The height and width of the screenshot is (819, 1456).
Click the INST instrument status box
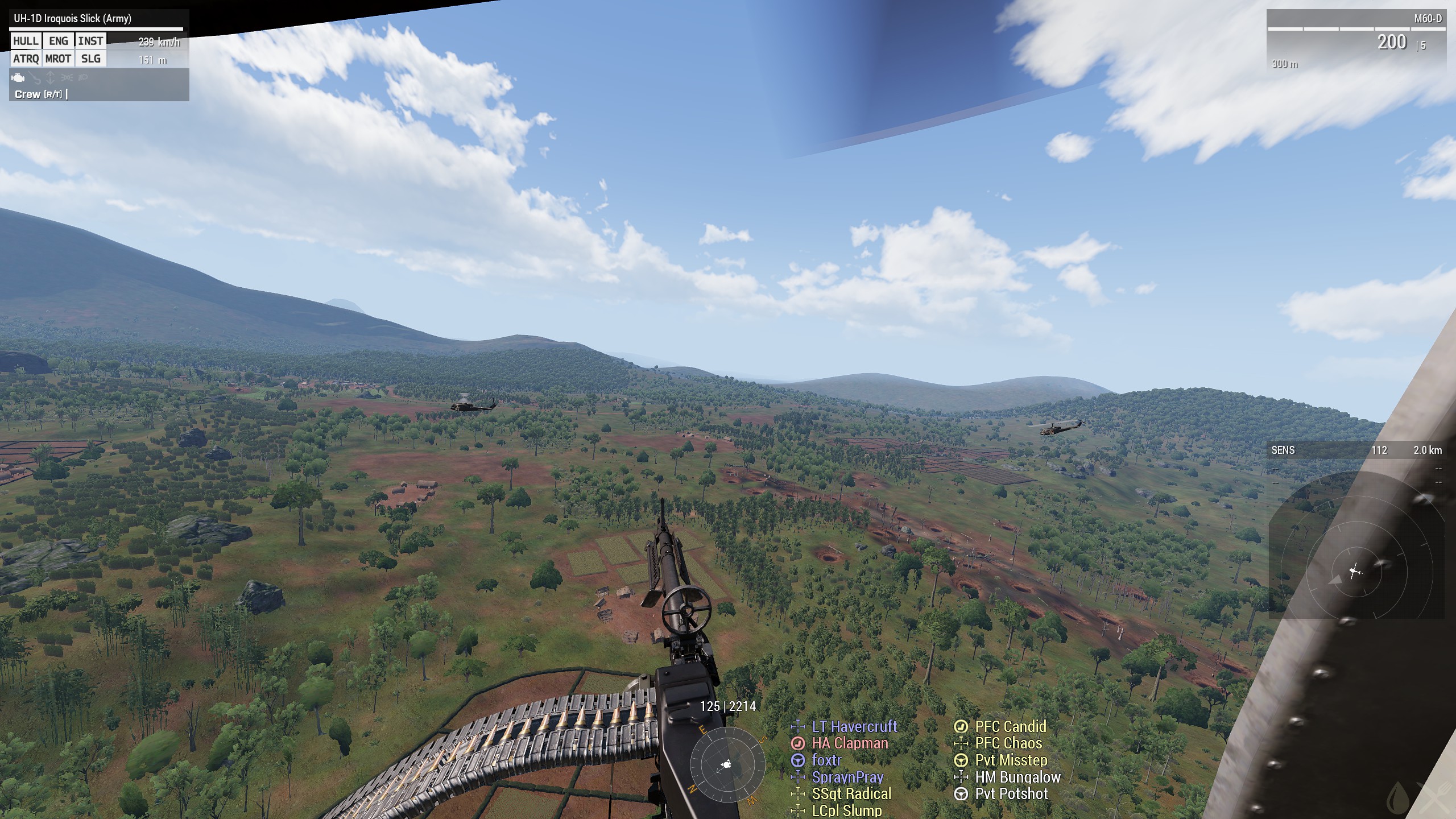(90, 41)
